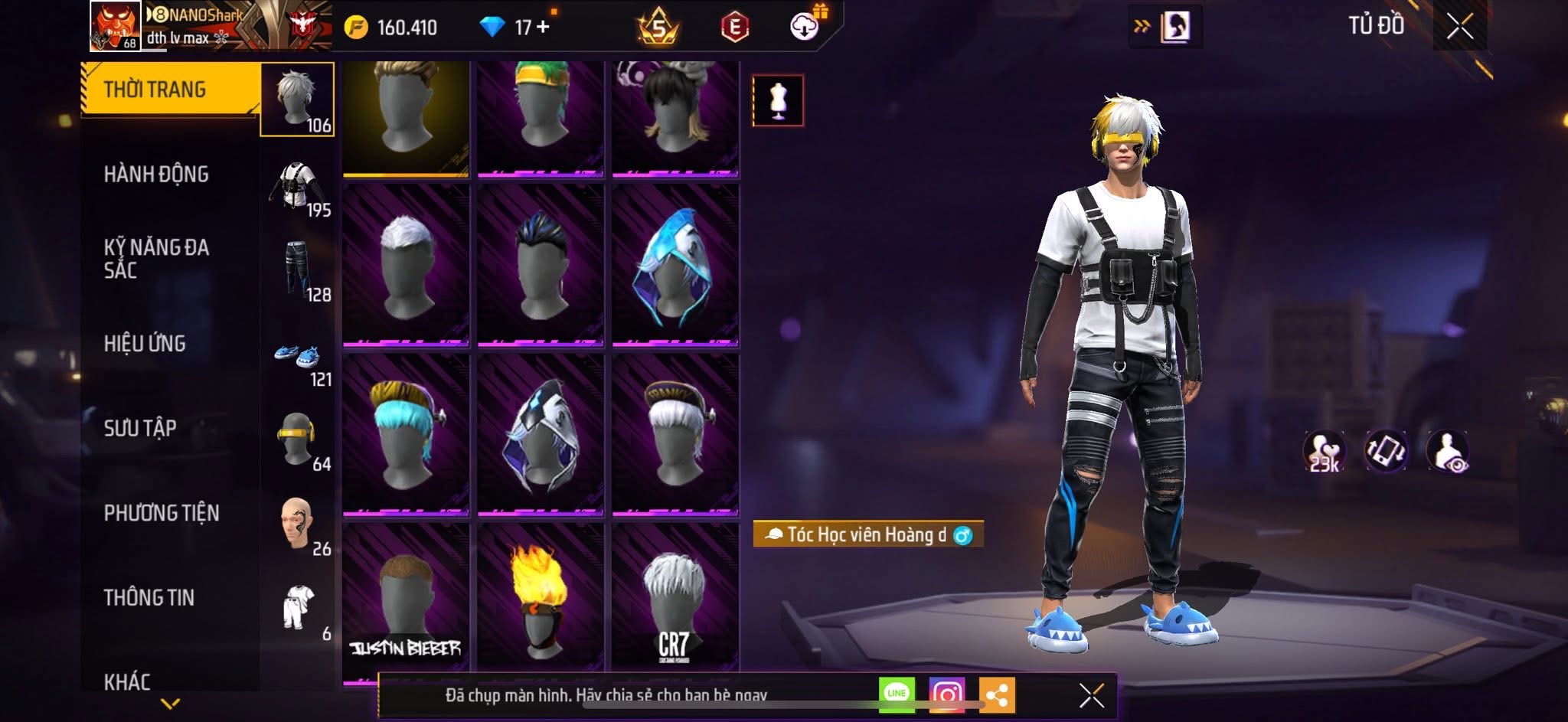This screenshot has width=1568, height=722.
Task: Select the Thời Trang category
Action: pyautogui.click(x=155, y=90)
